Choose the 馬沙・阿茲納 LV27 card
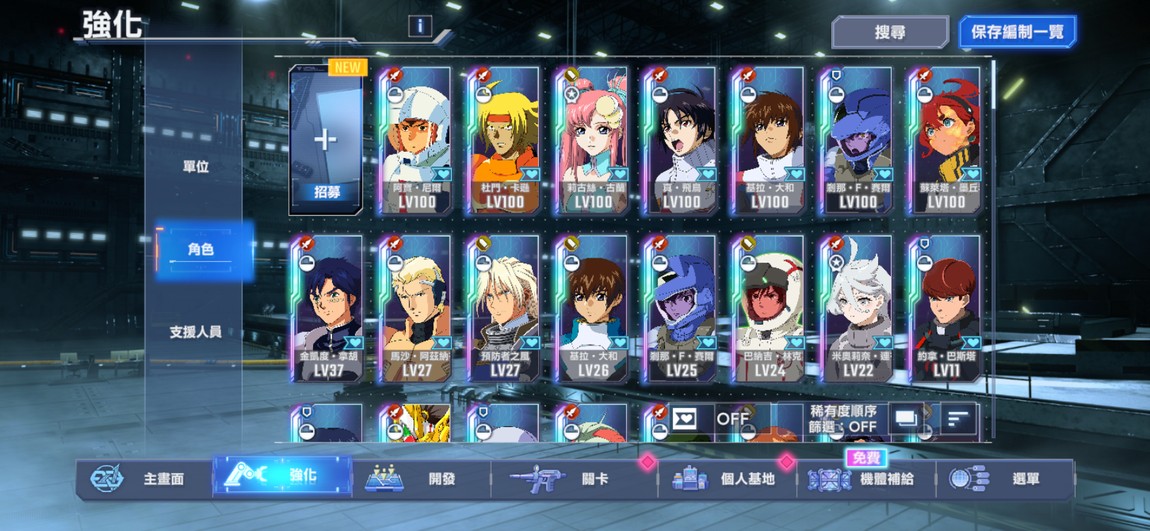The width and height of the screenshot is (1150, 531). pos(413,308)
